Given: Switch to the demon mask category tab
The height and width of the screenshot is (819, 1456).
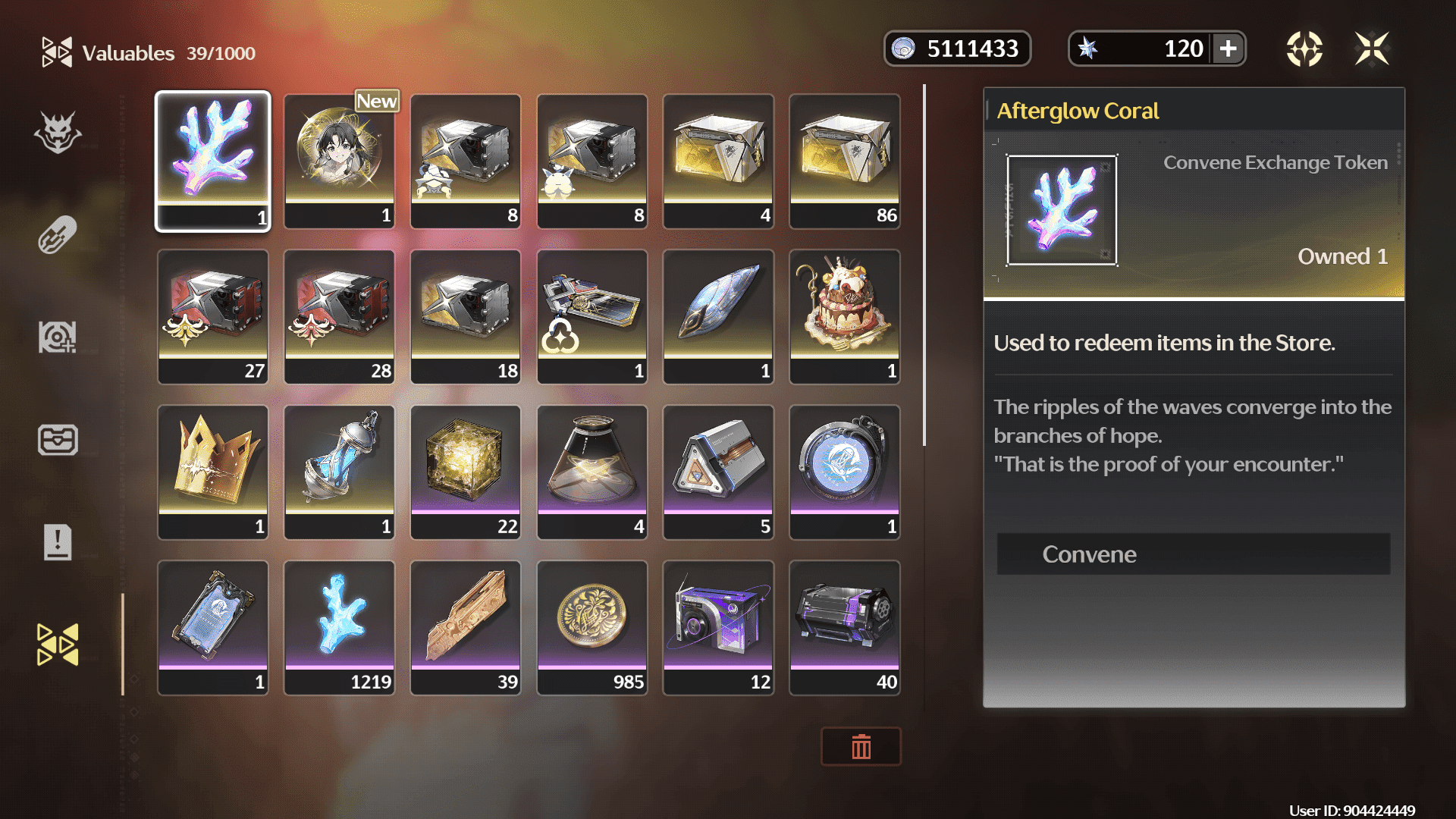Looking at the screenshot, I should (x=58, y=133).
